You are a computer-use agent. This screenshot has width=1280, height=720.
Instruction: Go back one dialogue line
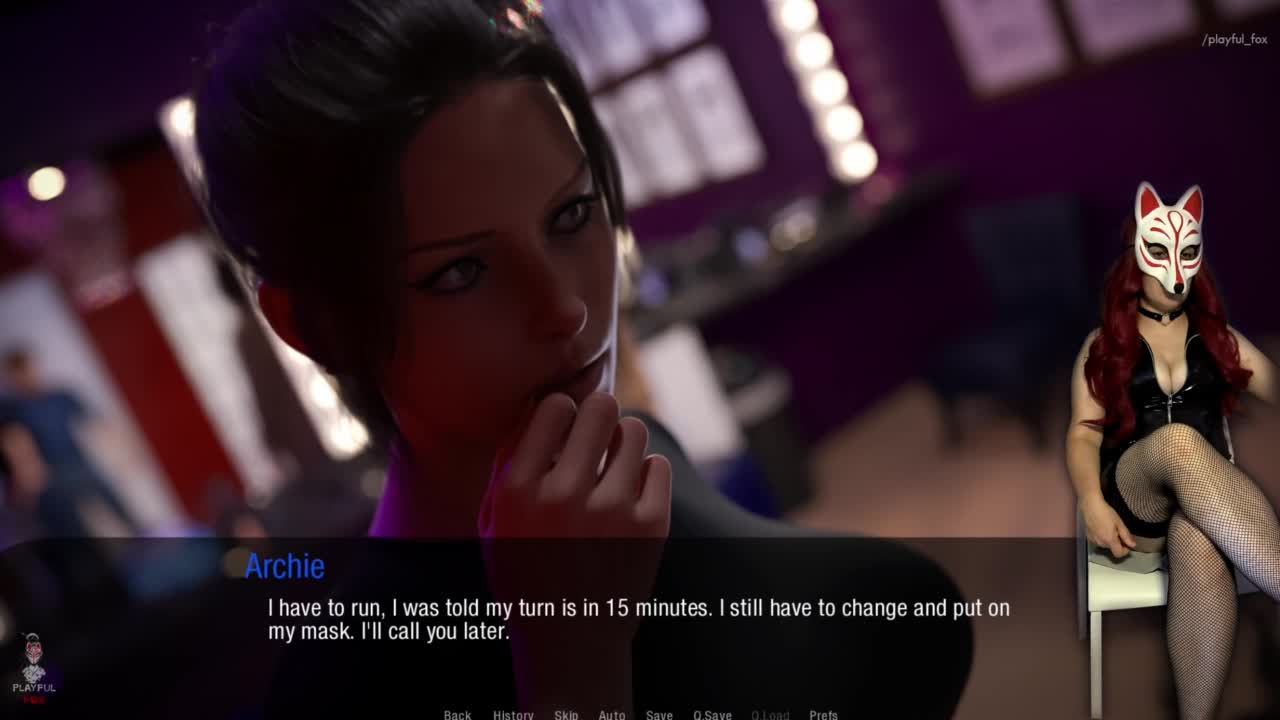[x=457, y=714]
